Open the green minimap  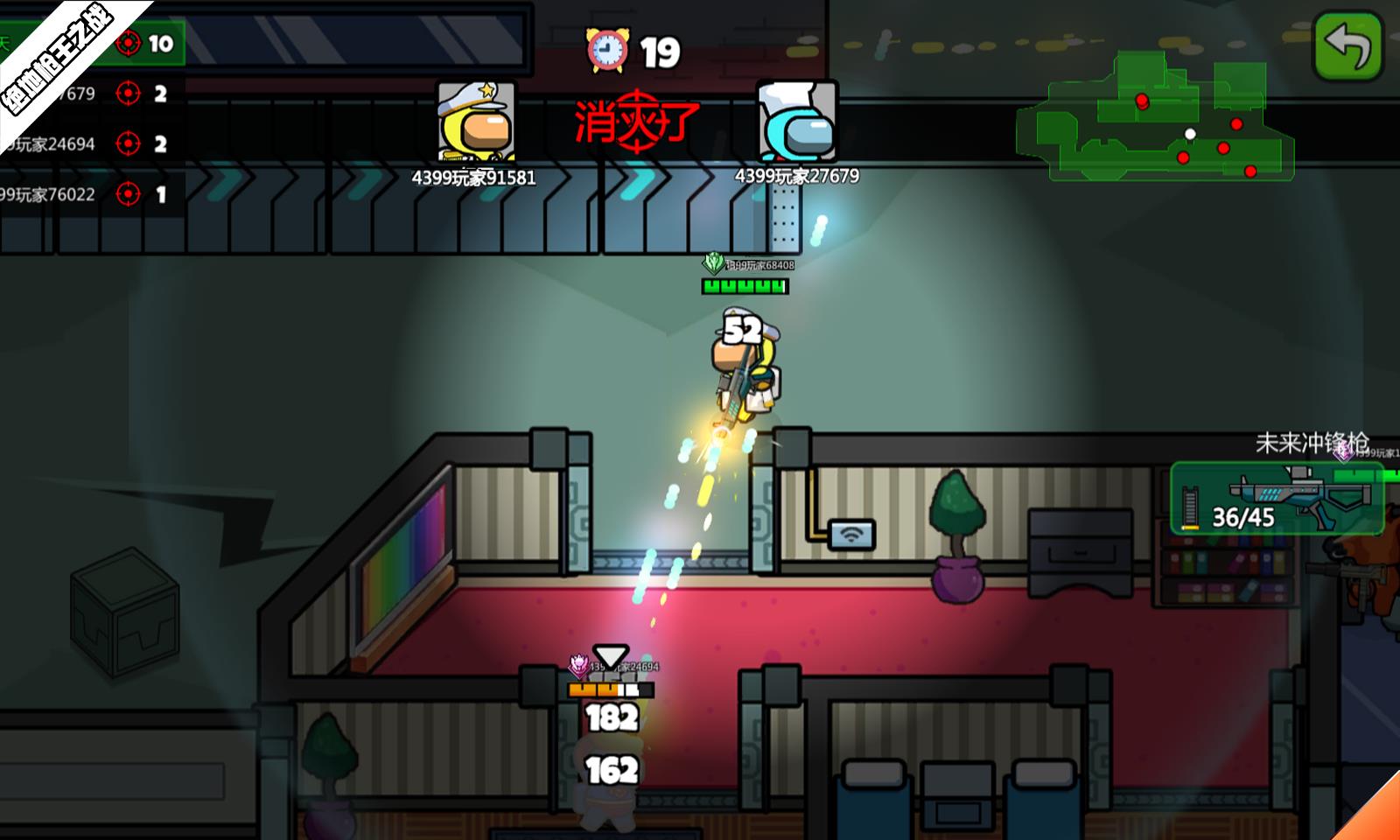click(x=1155, y=118)
